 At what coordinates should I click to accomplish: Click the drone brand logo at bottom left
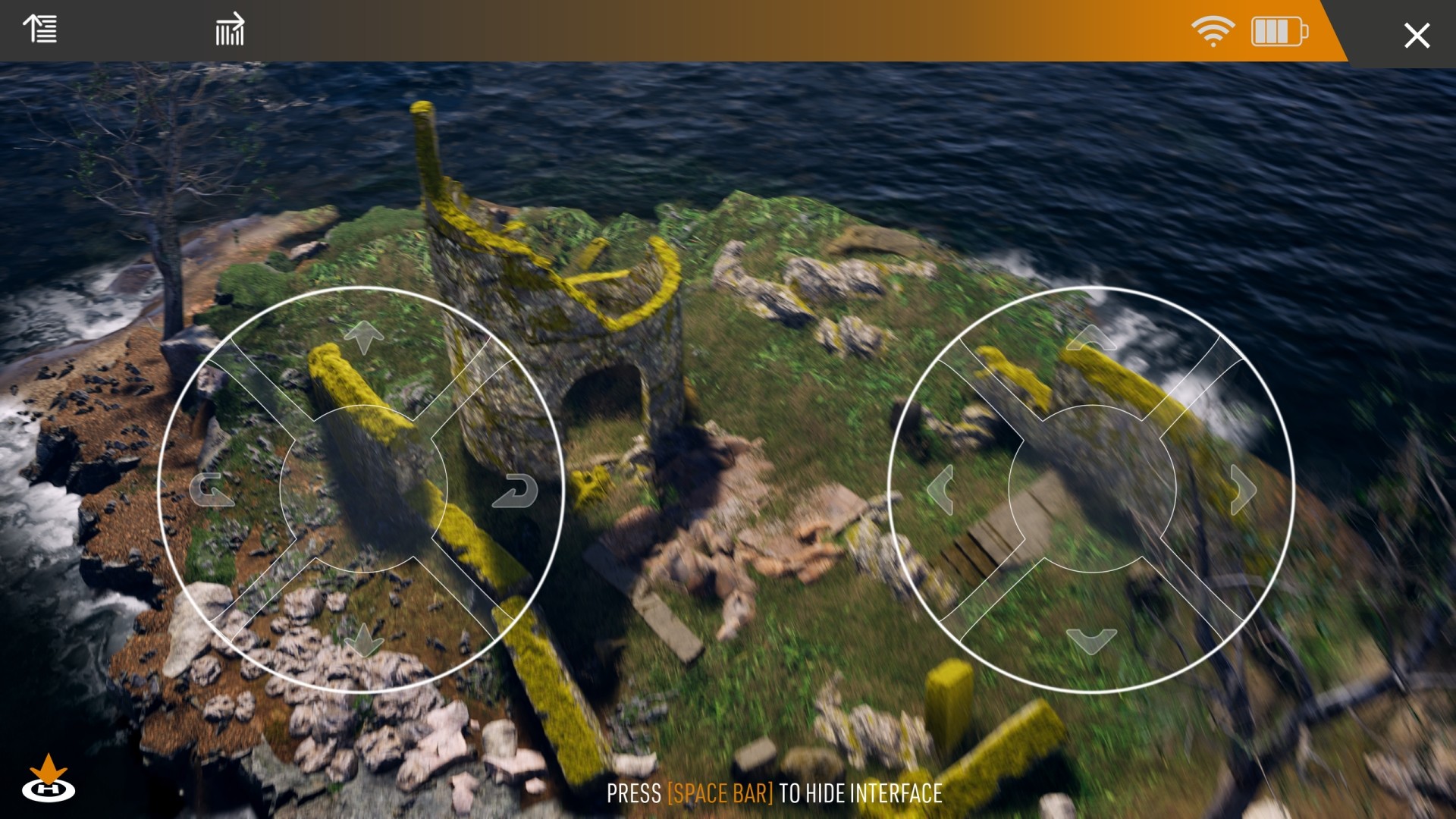[47, 789]
